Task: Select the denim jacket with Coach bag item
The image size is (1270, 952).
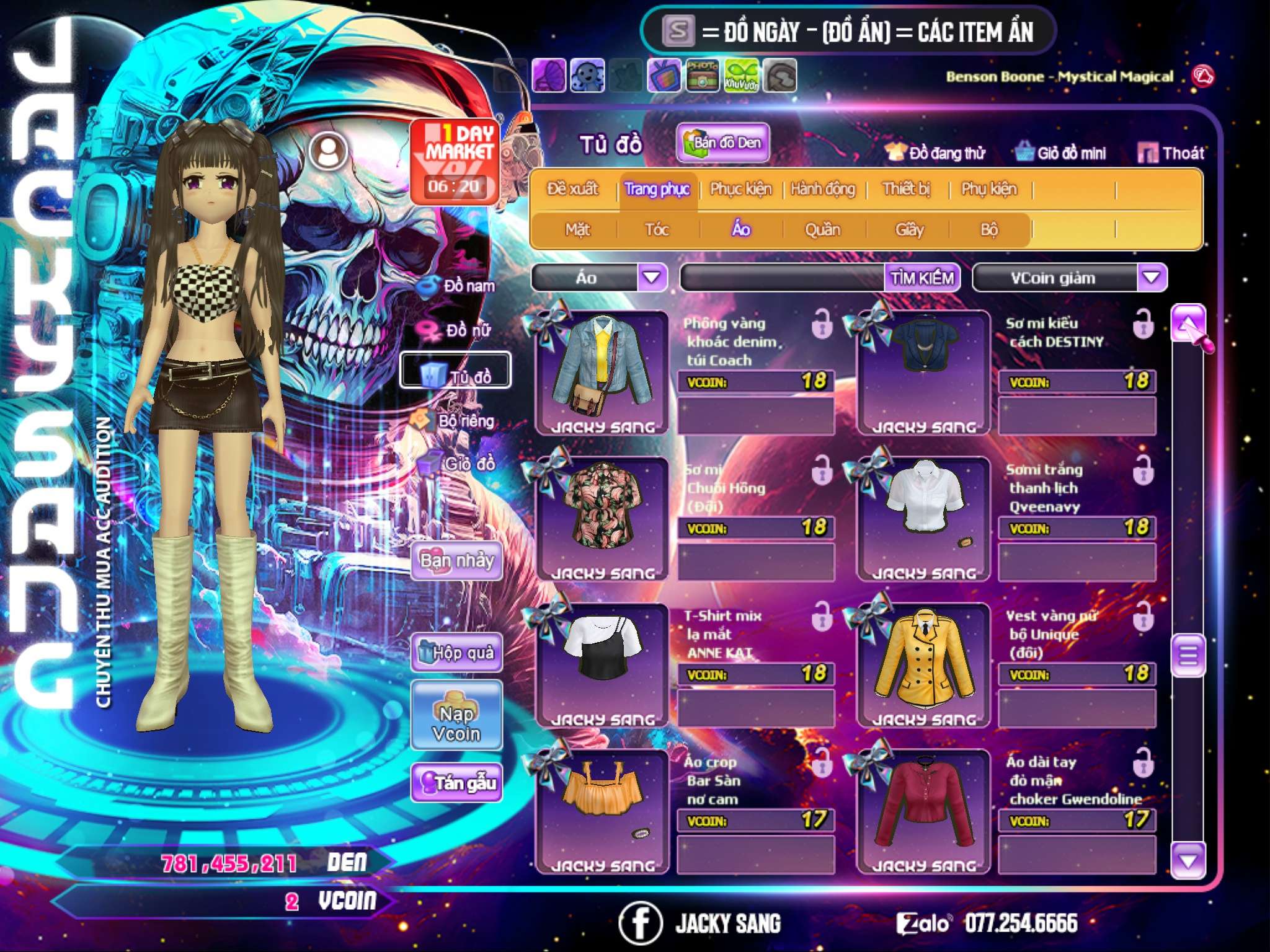Action: [x=602, y=370]
